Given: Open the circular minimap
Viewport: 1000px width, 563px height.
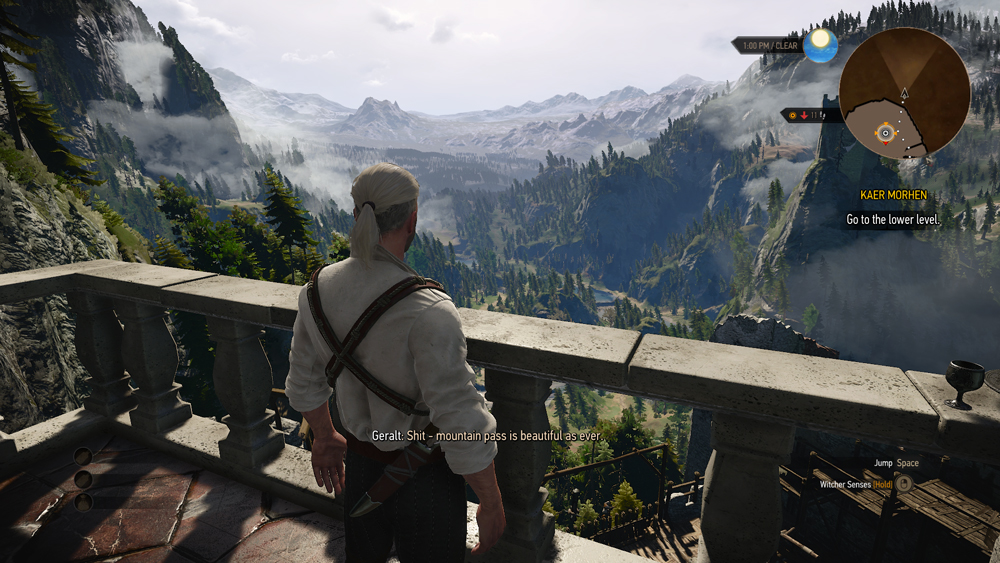Looking at the screenshot, I should 904,93.
